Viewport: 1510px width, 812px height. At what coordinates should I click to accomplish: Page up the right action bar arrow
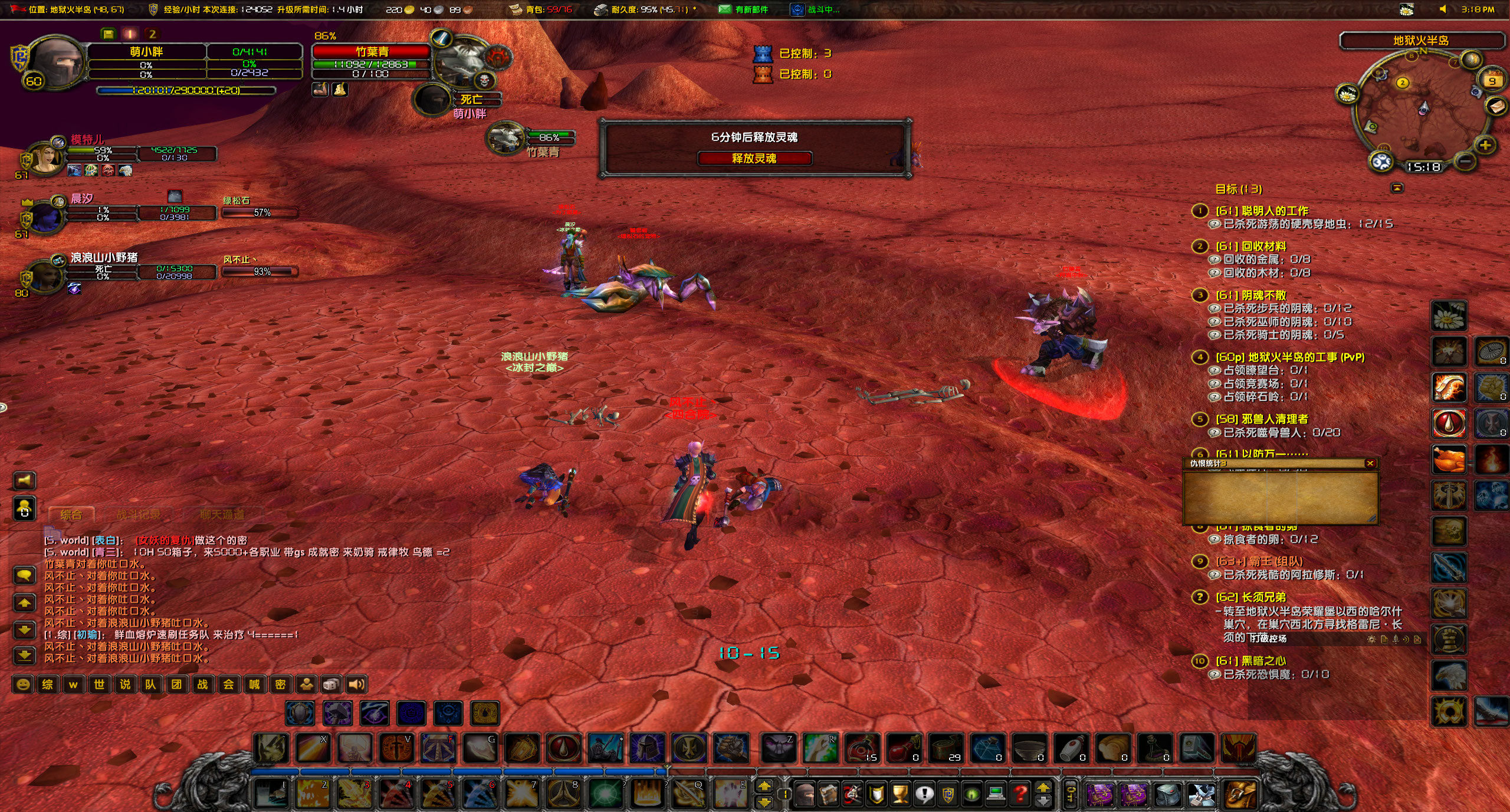click(x=765, y=786)
